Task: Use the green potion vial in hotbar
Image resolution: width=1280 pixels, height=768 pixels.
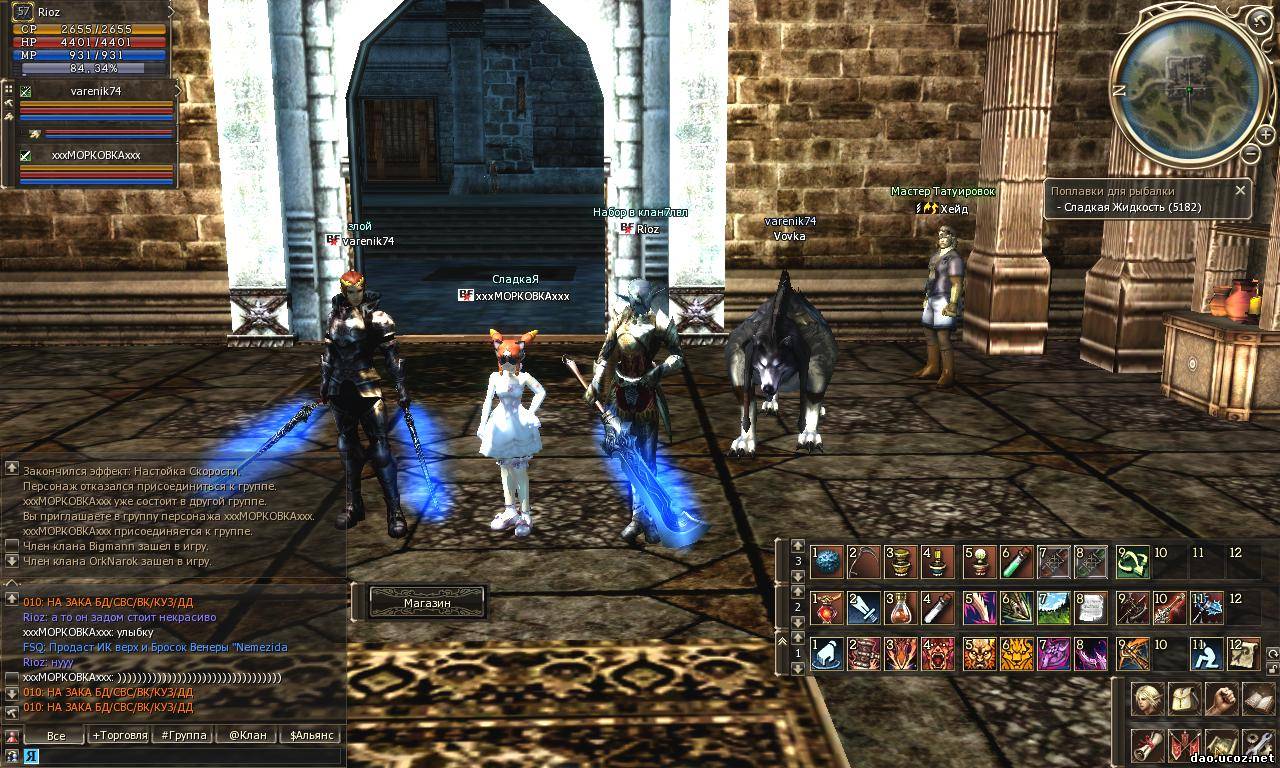Action: pos(1018,563)
